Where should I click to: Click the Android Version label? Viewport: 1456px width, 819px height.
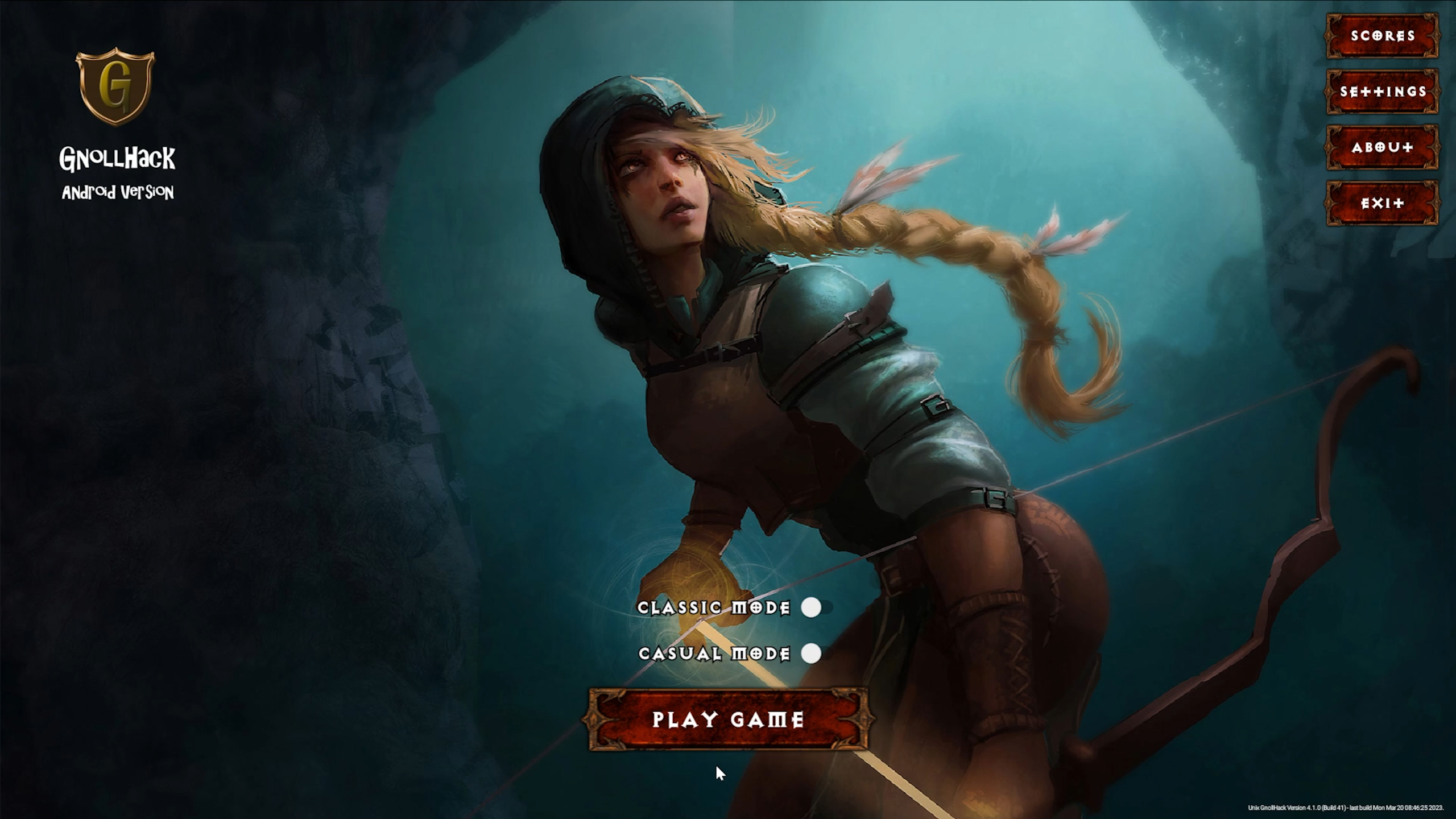coord(118,193)
